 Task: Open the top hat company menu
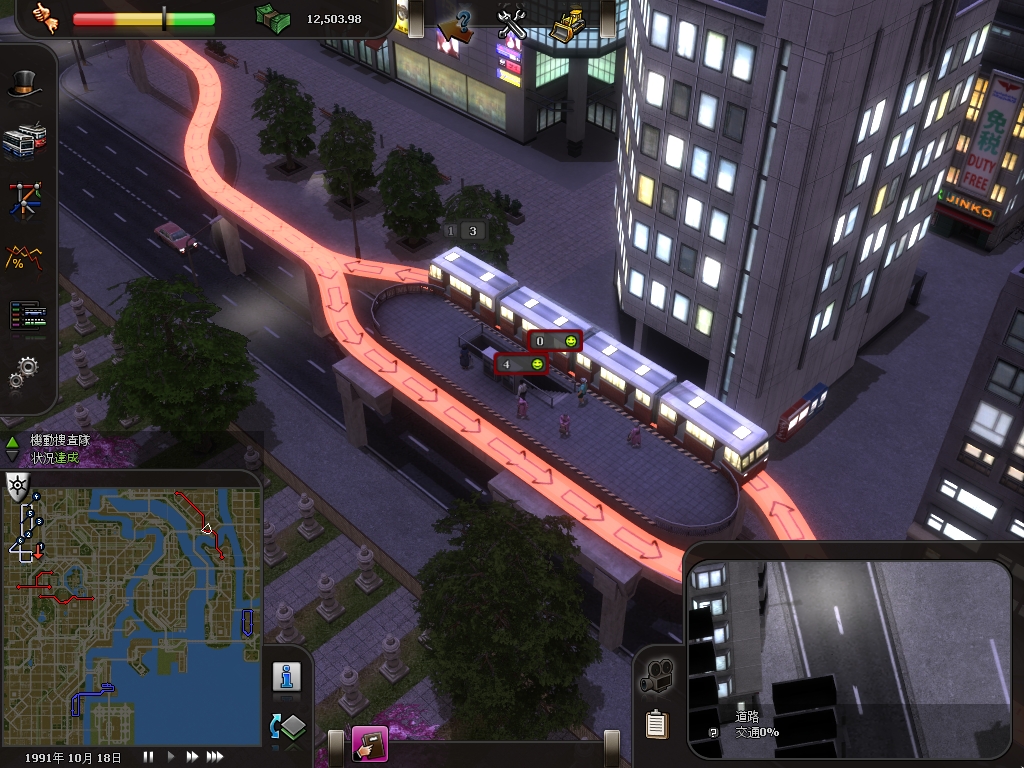(25, 86)
